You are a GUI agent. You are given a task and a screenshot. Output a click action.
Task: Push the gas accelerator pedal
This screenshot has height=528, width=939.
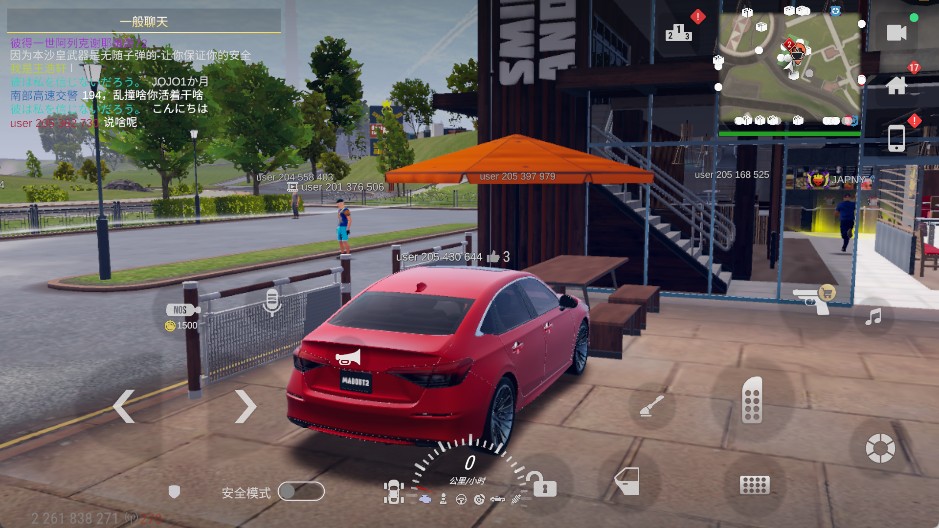coord(752,401)
